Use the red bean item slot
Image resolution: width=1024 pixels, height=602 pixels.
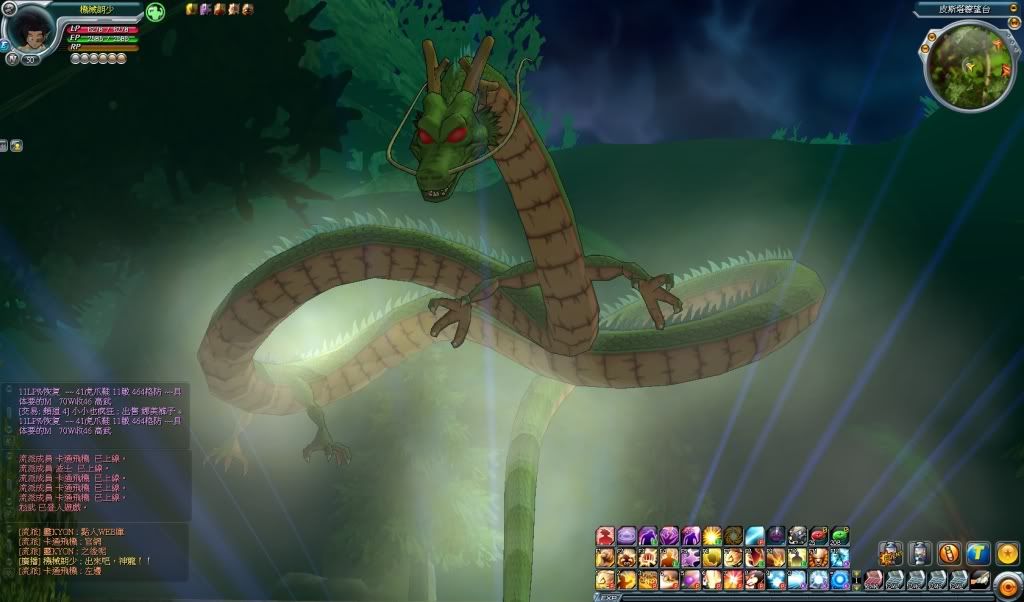point(819,536)
